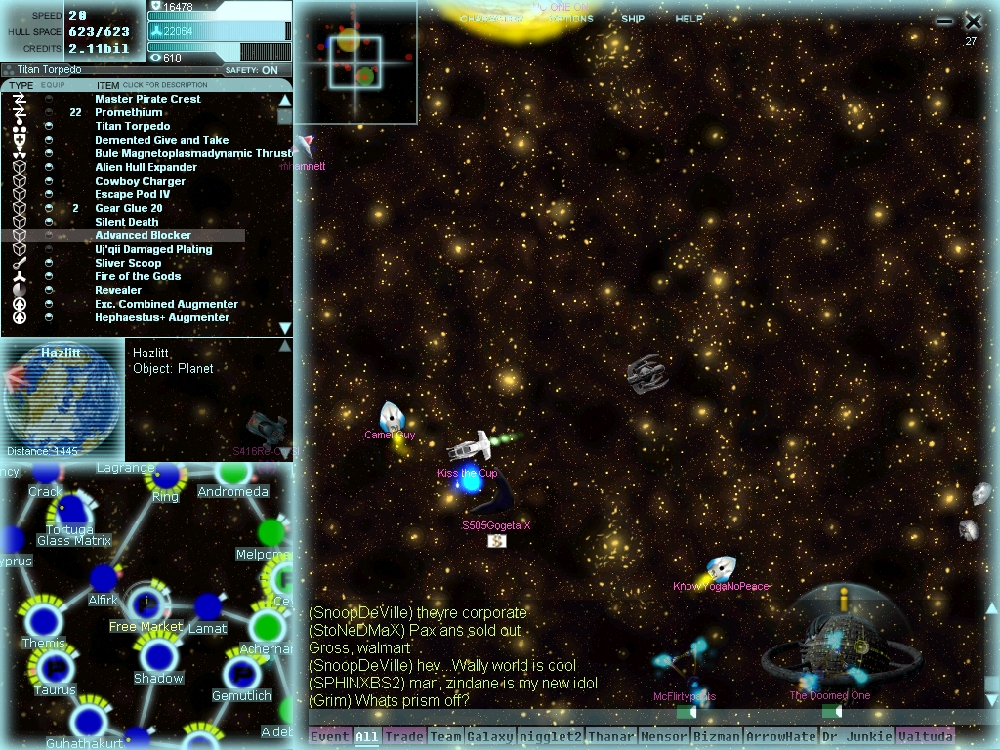Select Titan Torpedo in the inventory list
The image size is (1000, 750).
pyautogui.click(x=132, y=127)
